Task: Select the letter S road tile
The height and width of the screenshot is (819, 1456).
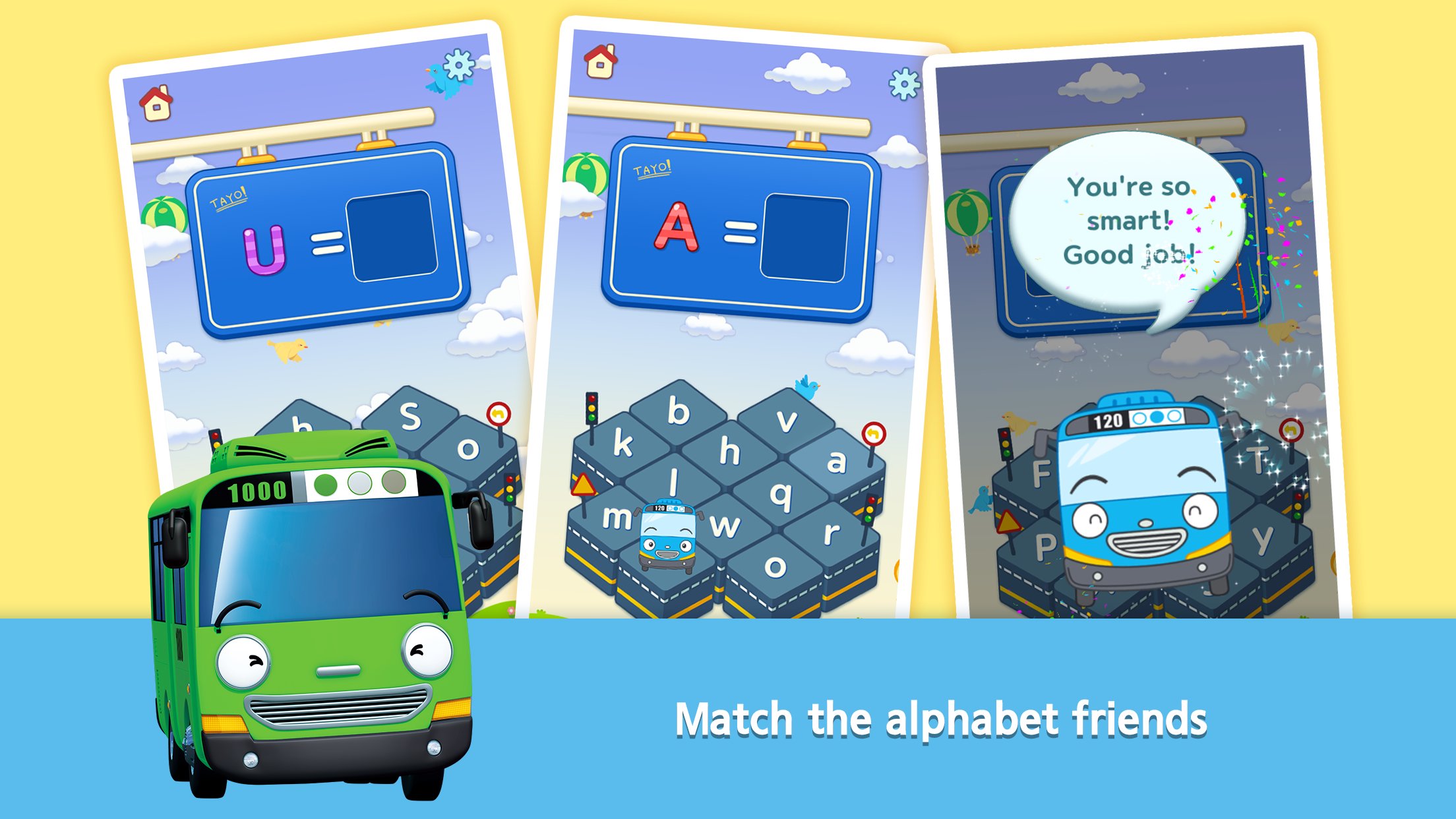Action: pos(410,416)
